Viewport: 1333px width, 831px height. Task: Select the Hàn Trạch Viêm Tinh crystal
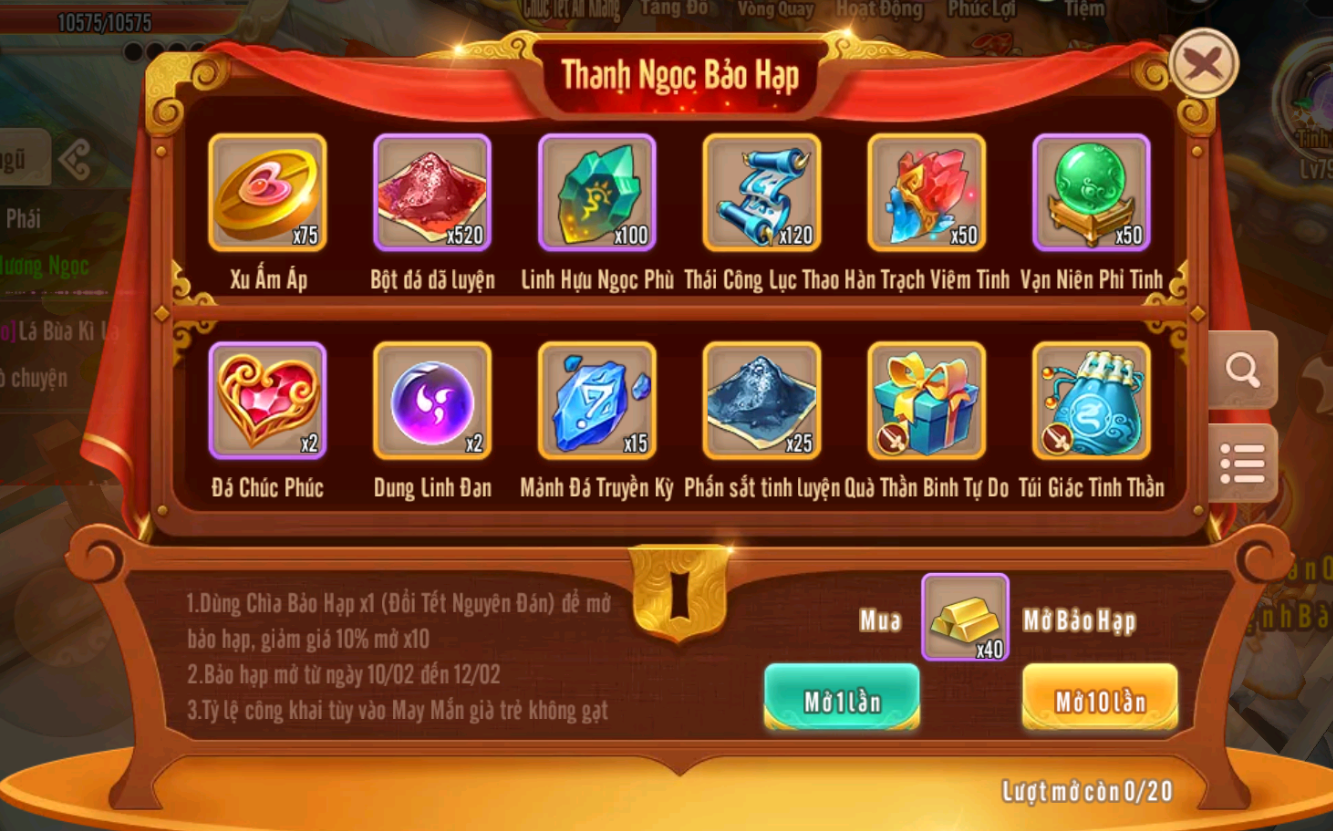coord(927,192)
